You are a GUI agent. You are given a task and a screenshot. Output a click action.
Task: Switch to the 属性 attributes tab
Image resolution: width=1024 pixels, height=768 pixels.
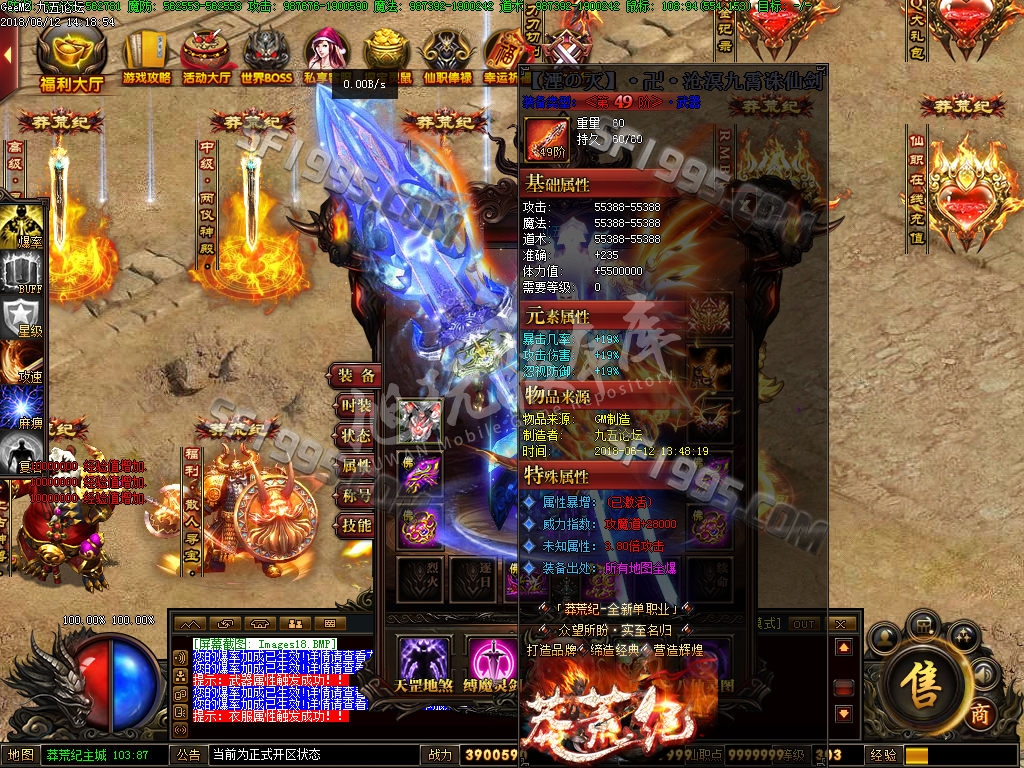(356, 466)
